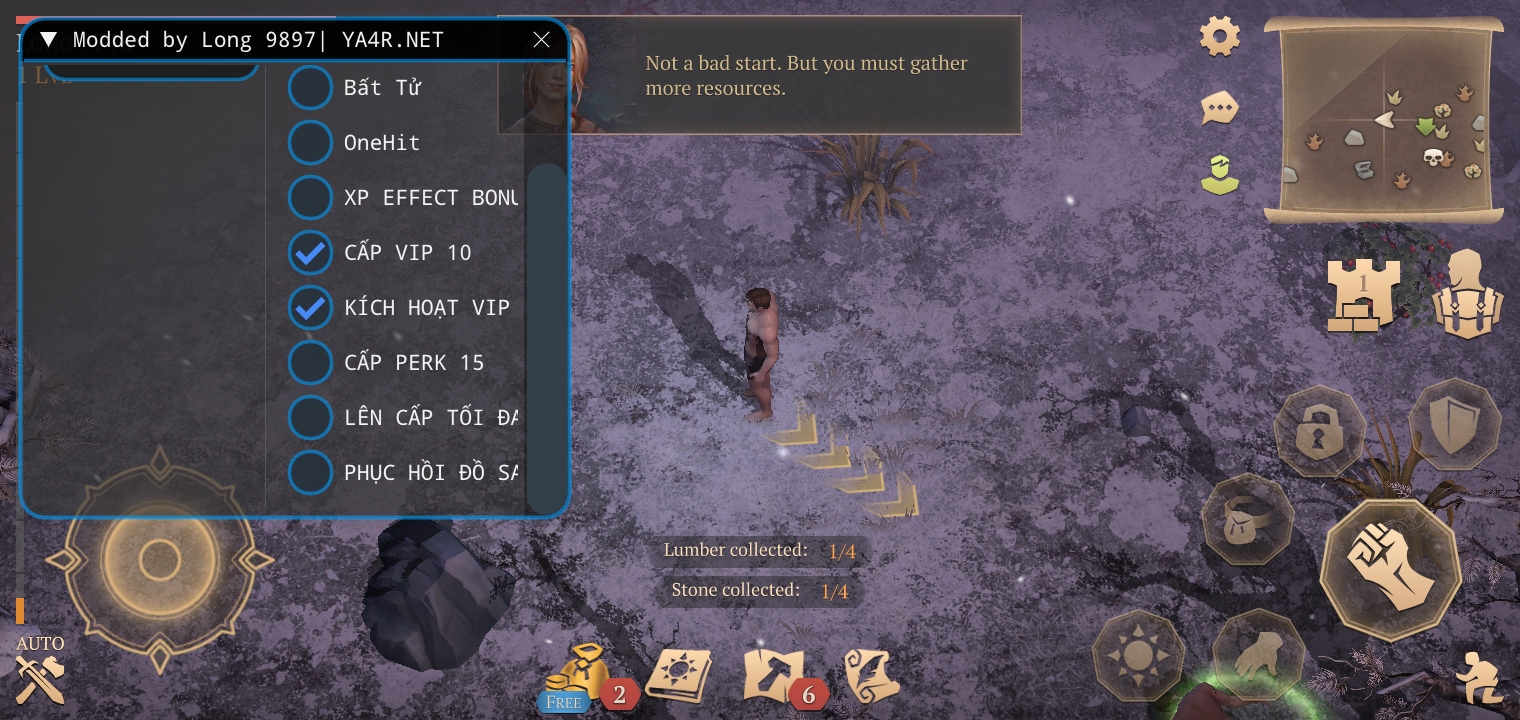Toggle the OneHit checkbox
Screen dimensions: 1520x720
coord(310,143)
